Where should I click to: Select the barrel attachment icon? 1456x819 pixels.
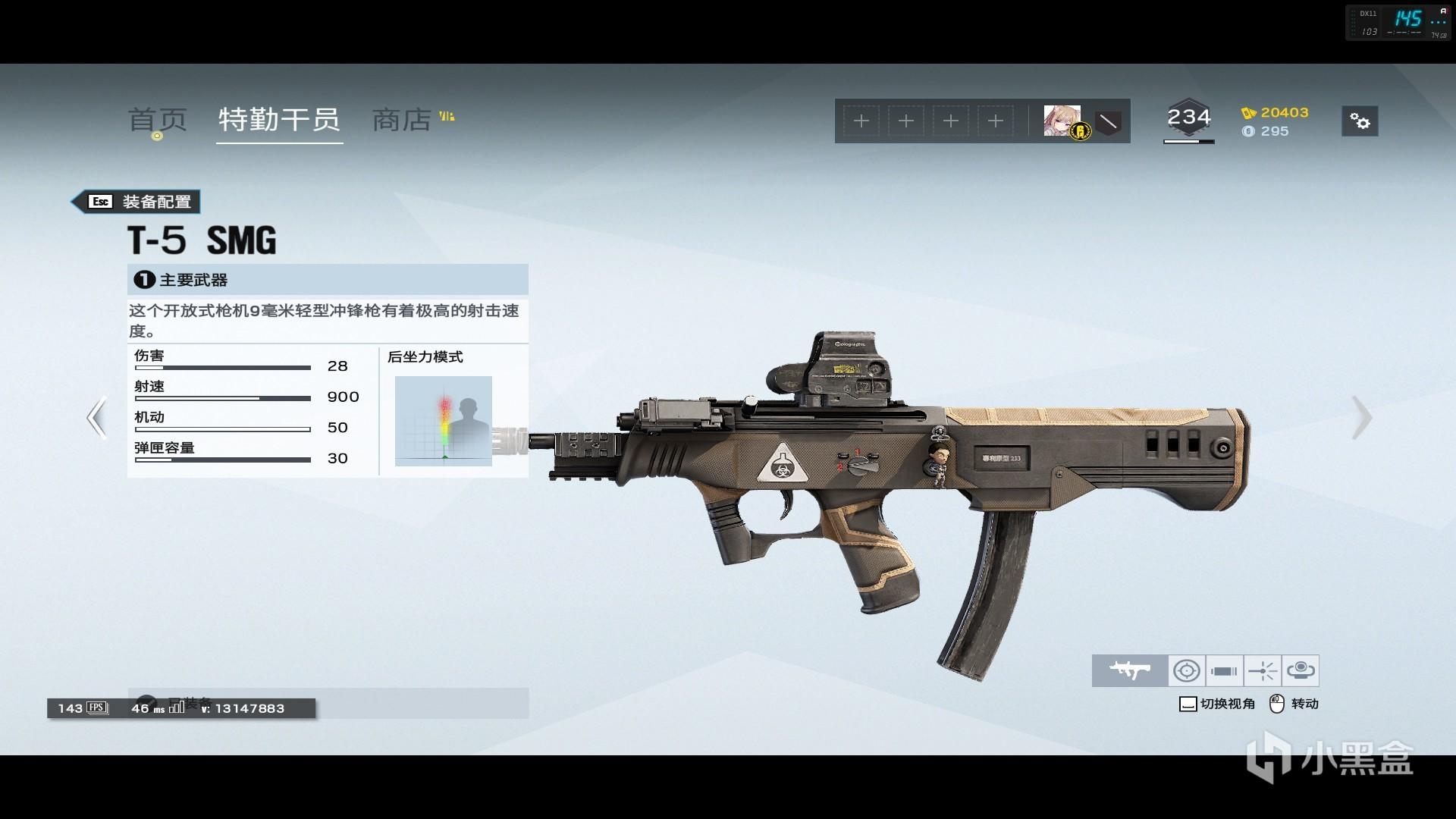[1225, 671]
